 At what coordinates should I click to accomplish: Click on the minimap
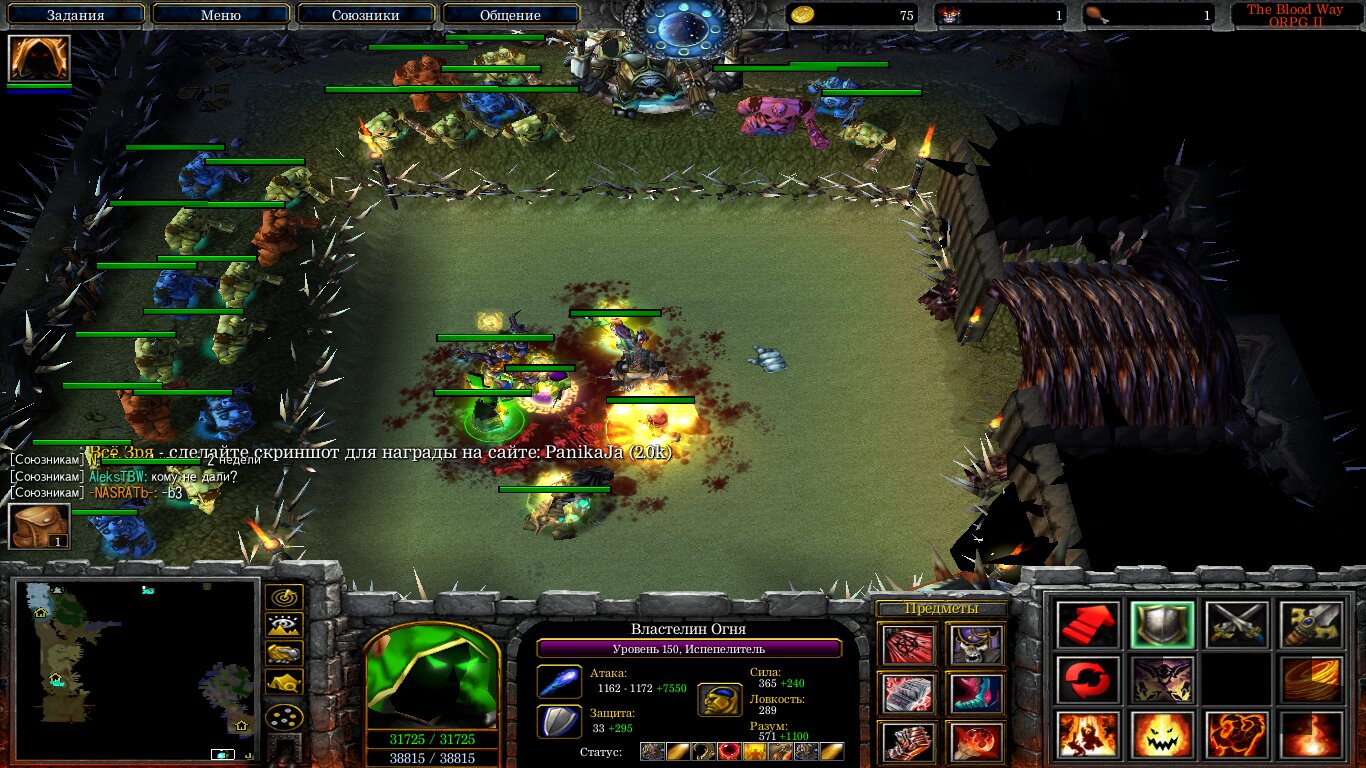tap(135, 670)
